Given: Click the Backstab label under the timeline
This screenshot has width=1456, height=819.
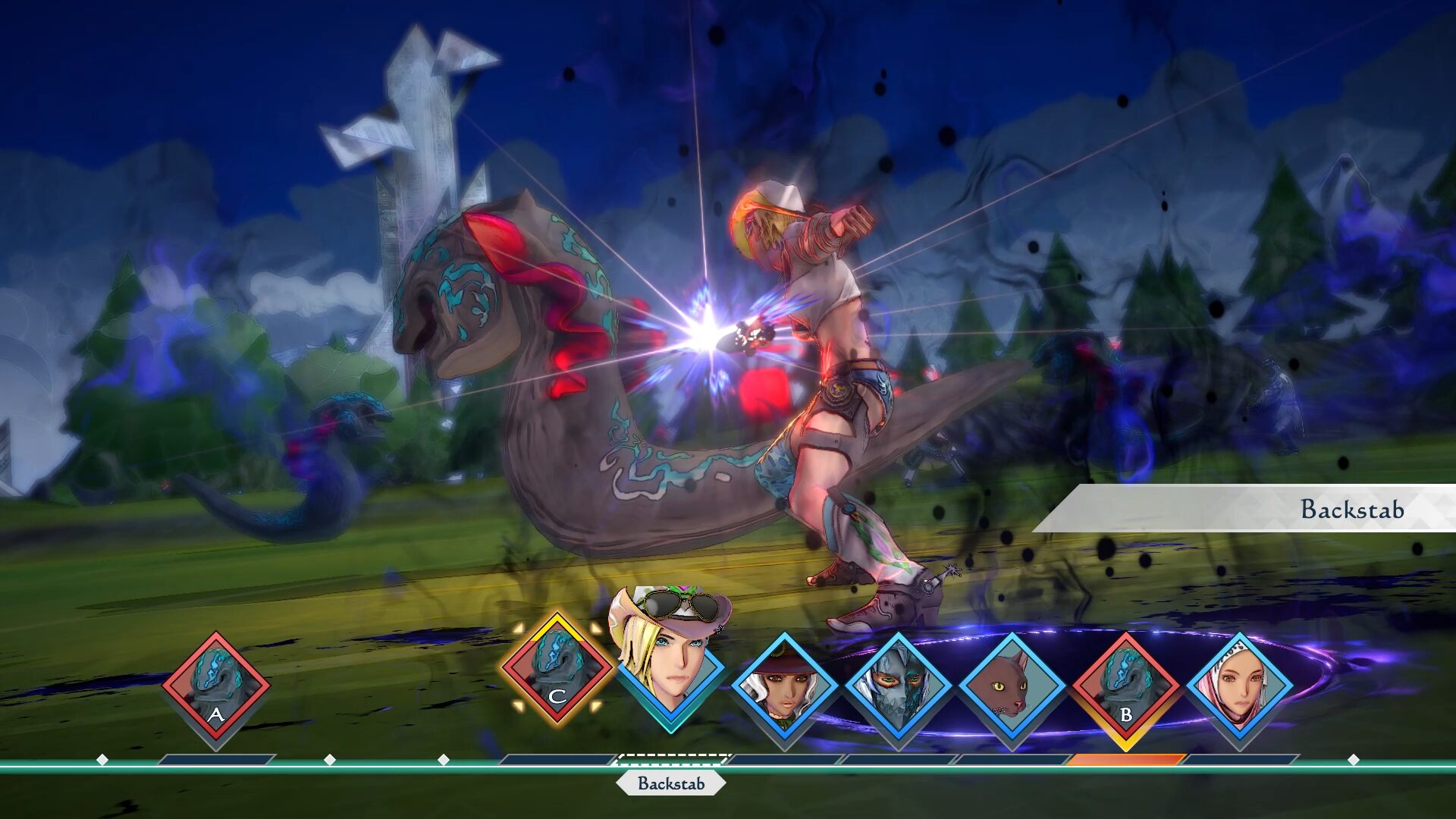Looking at the screenshot, I should coord(671,783).
